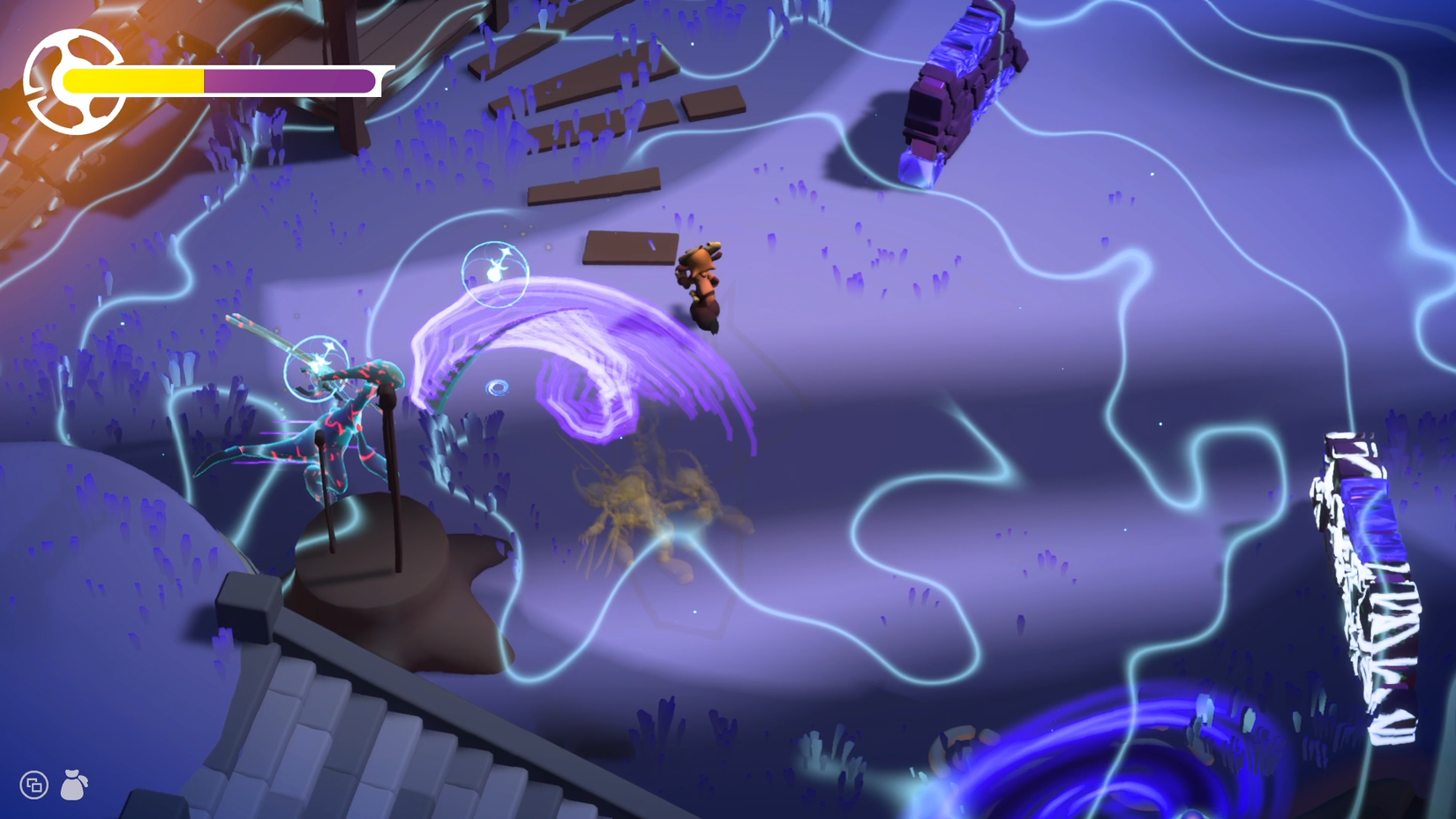
Task: Click the faded golden spirit figure
Action: (657, 503)
